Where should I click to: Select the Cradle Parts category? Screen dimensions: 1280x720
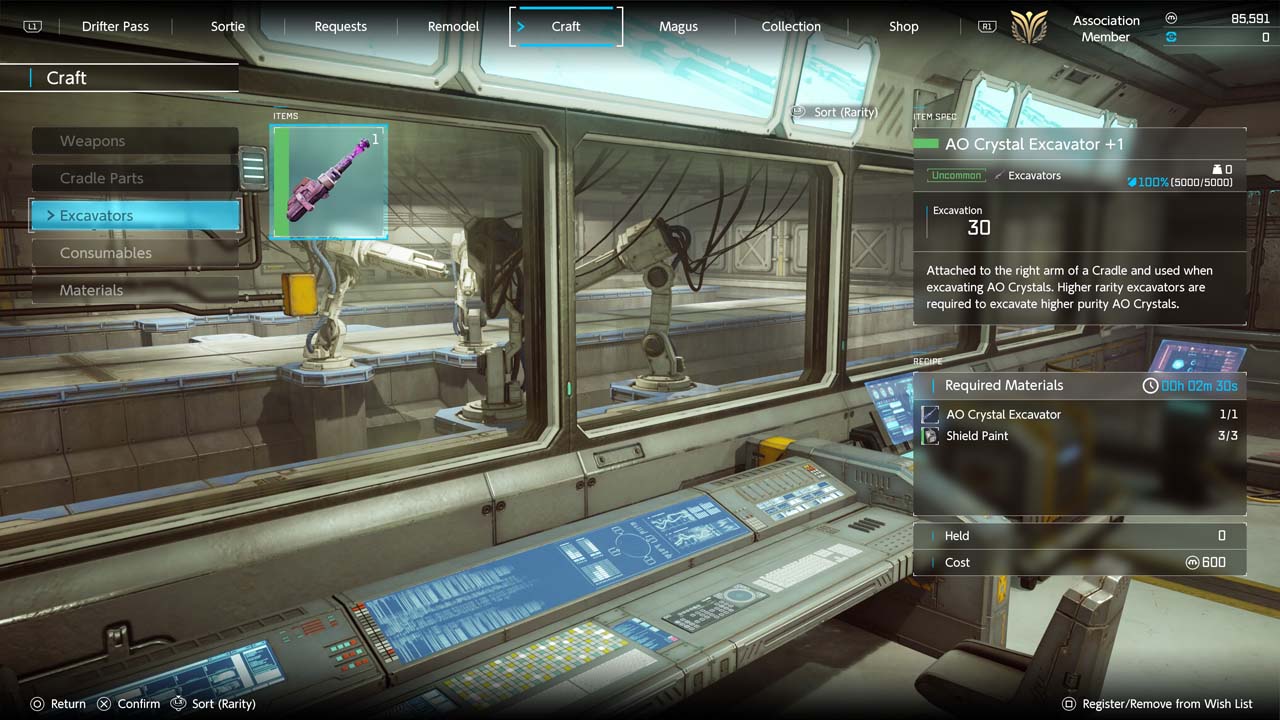pyautogui.click(x=135, y=178)
